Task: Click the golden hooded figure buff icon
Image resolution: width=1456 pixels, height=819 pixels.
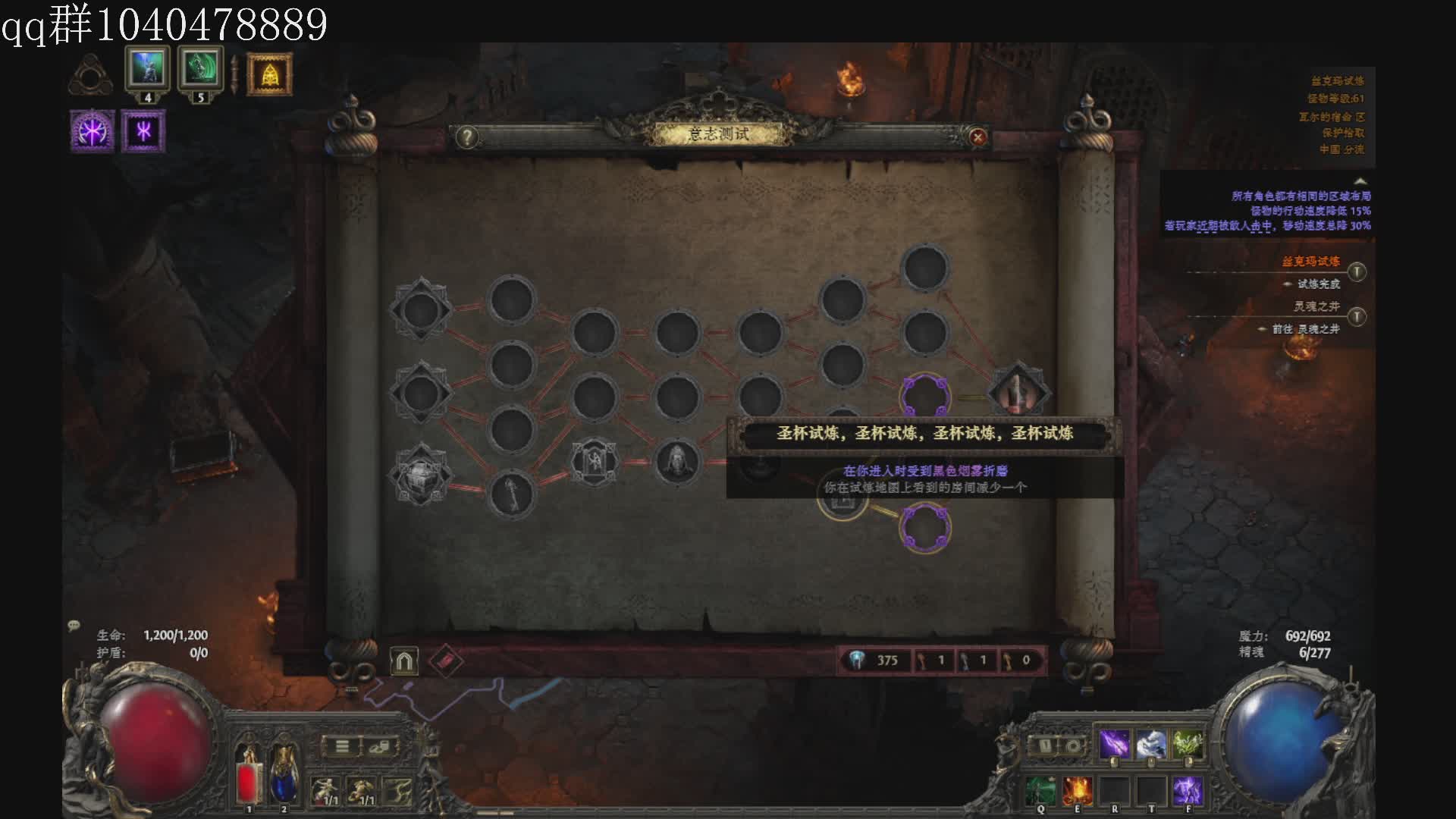Action: 269,74
